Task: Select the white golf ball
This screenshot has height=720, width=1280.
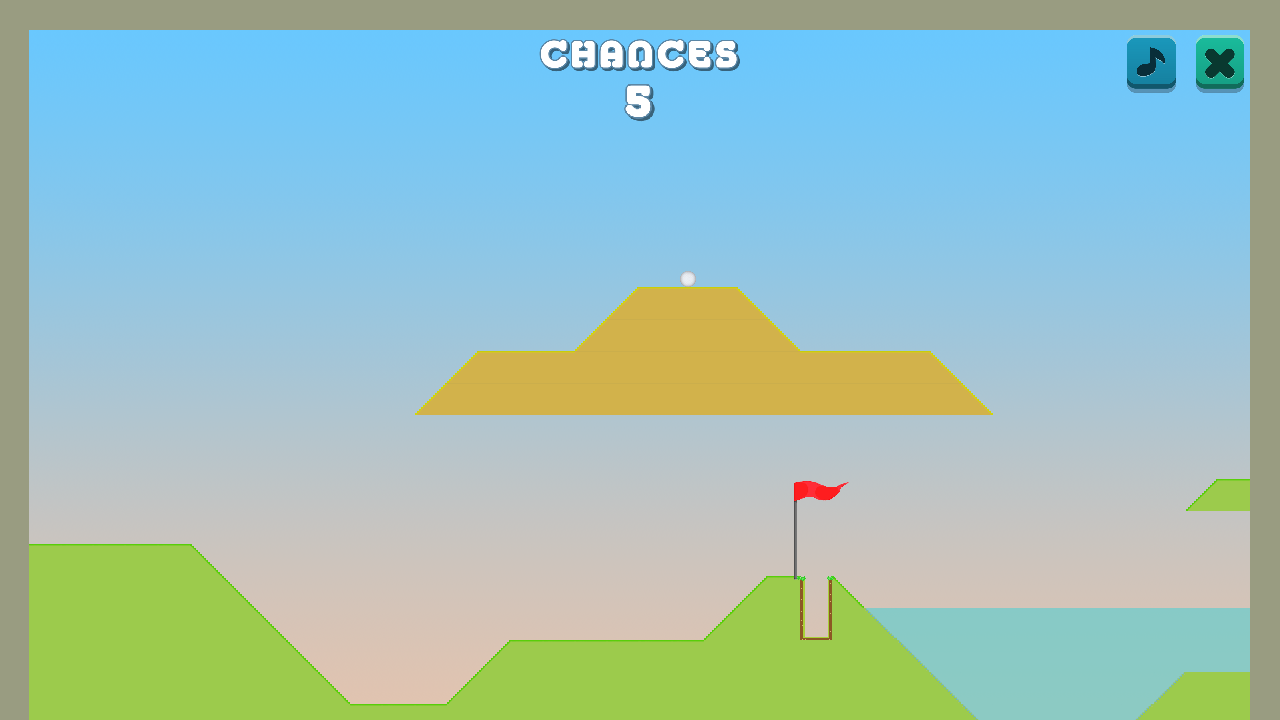Action: (687, 278)
